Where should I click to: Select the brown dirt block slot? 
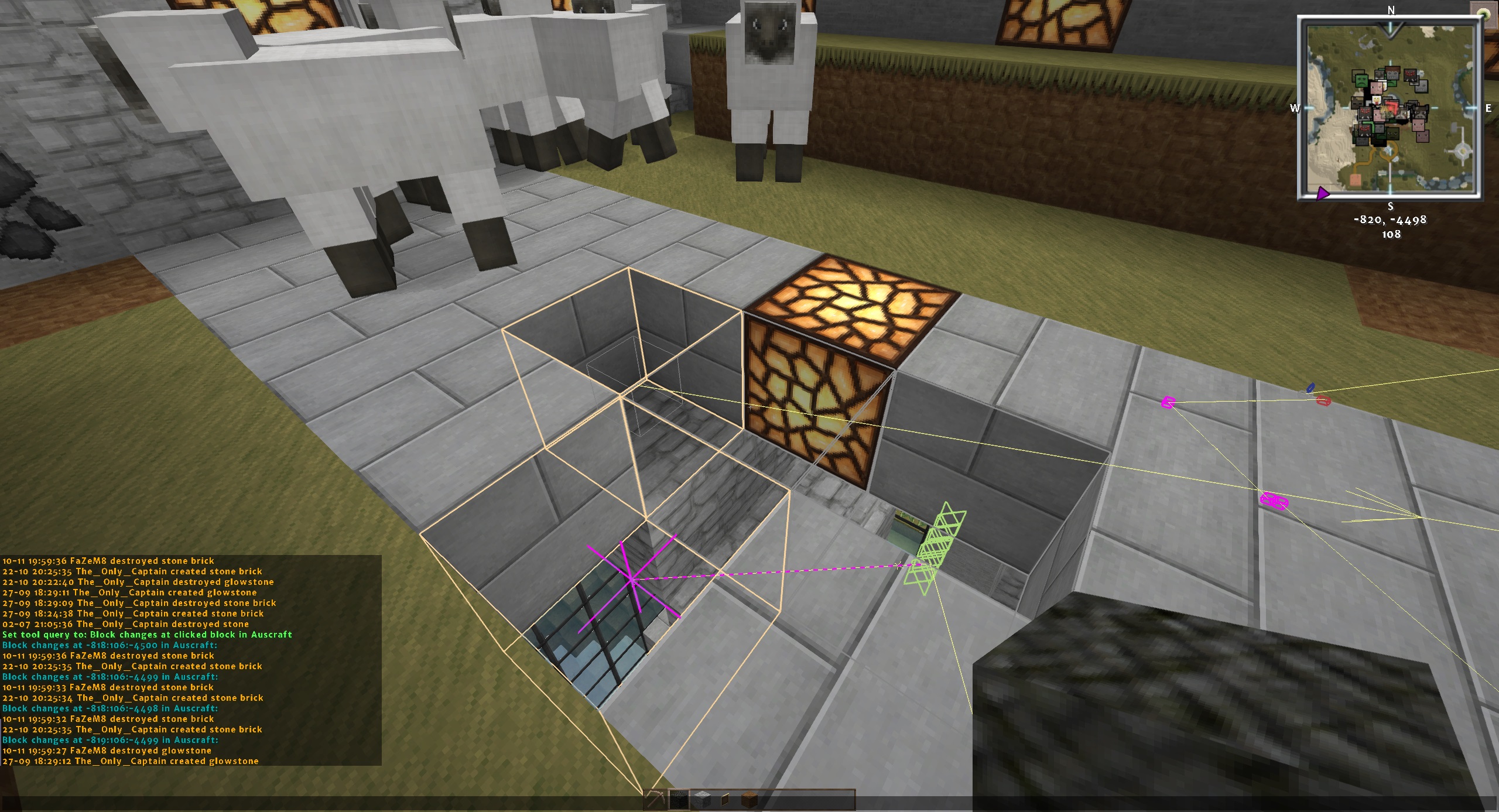tap(749, 800)
